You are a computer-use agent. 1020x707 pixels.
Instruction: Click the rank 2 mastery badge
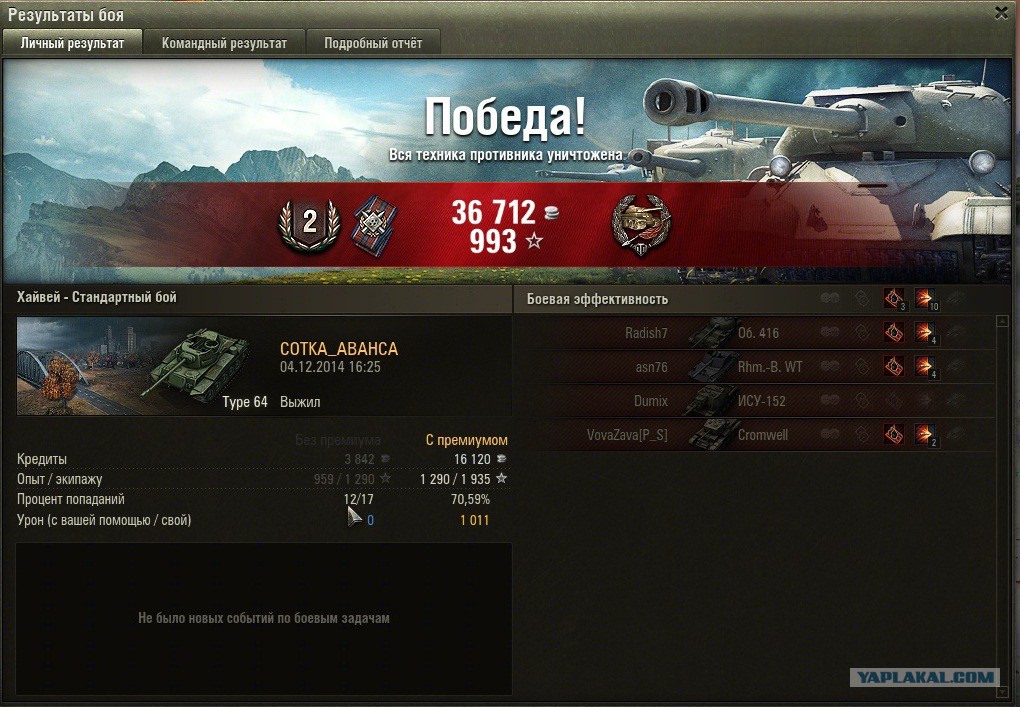tap(309, 223)
